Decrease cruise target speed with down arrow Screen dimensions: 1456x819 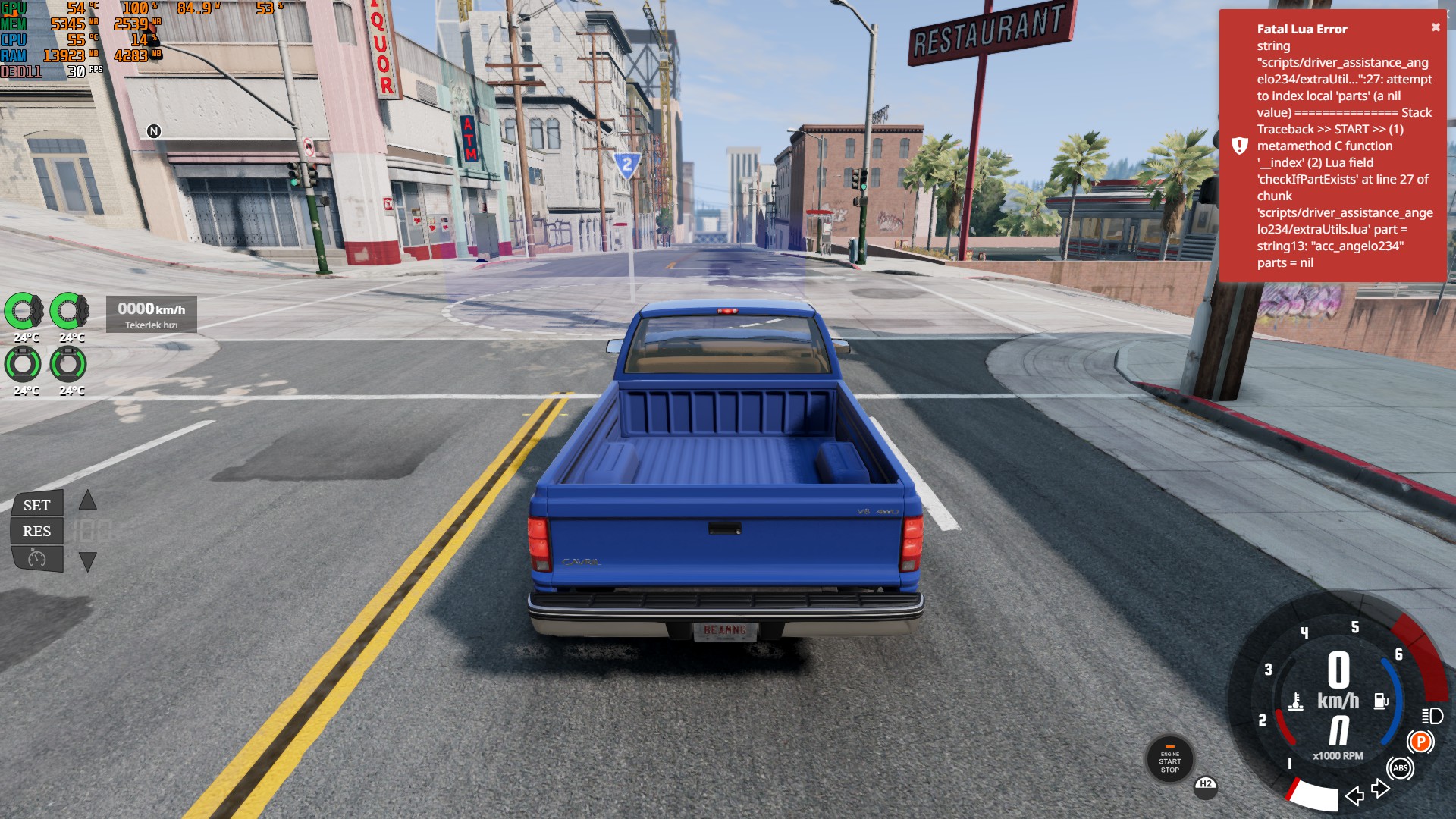[88, 562]
